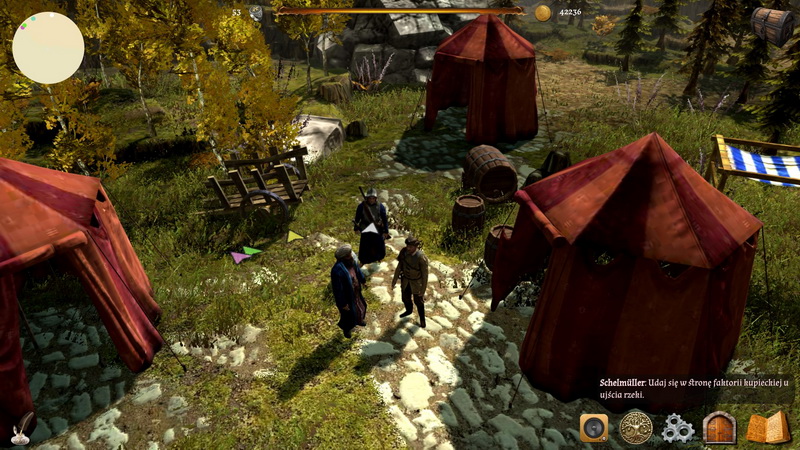Click the gold coin icon
Screen dimensions: 800x450
543,12
